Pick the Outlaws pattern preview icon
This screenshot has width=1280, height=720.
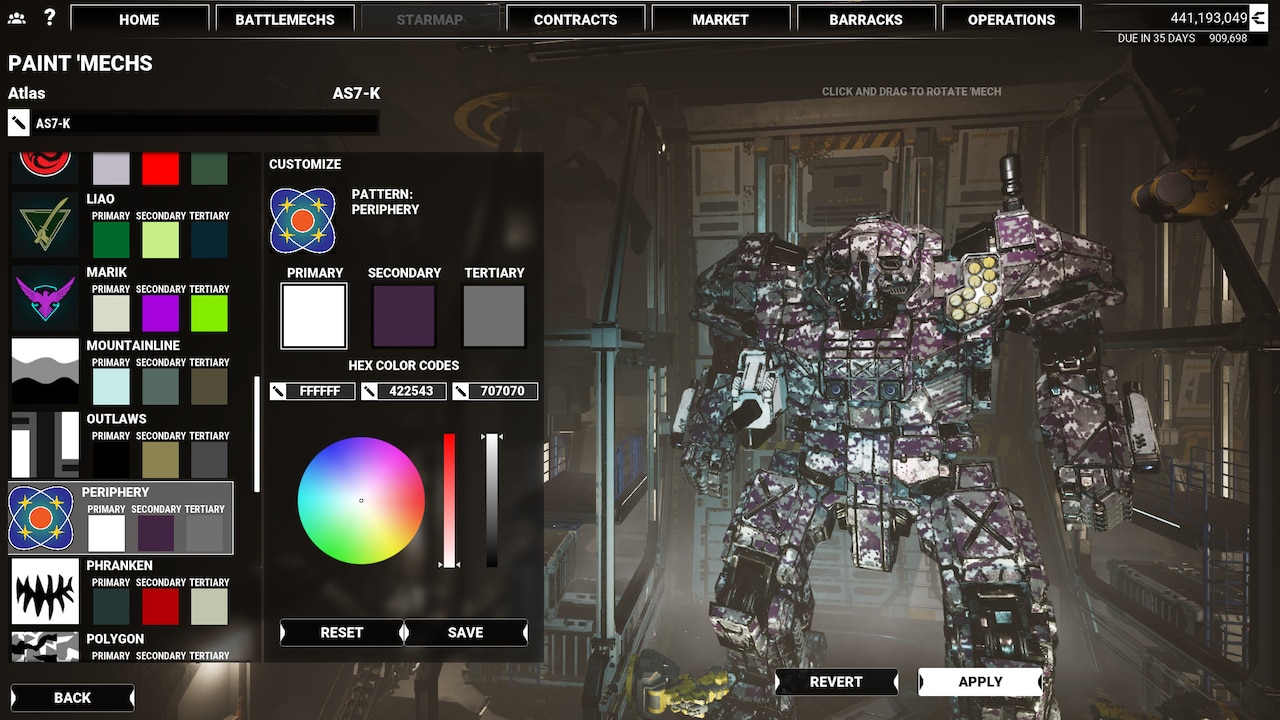pos(44,445)
